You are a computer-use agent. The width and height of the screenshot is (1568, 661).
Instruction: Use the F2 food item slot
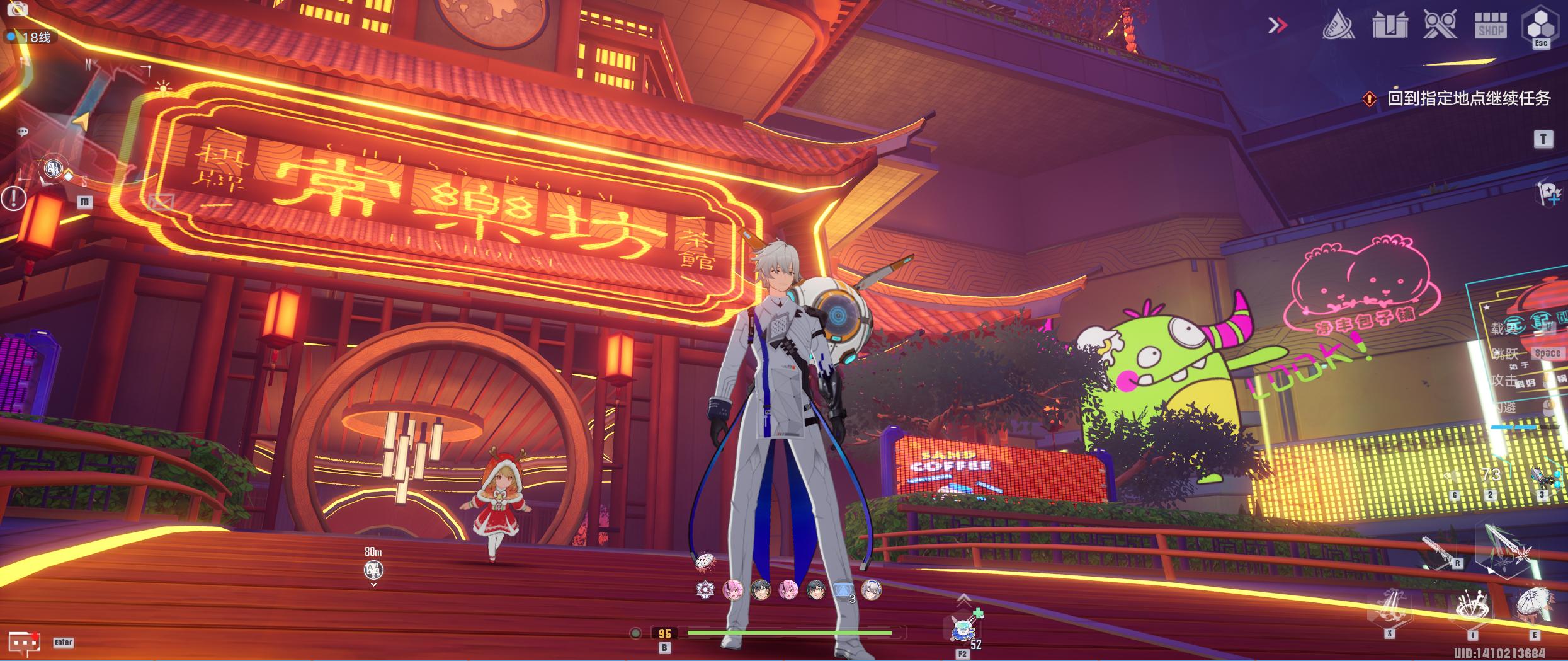tap(962, 628)
